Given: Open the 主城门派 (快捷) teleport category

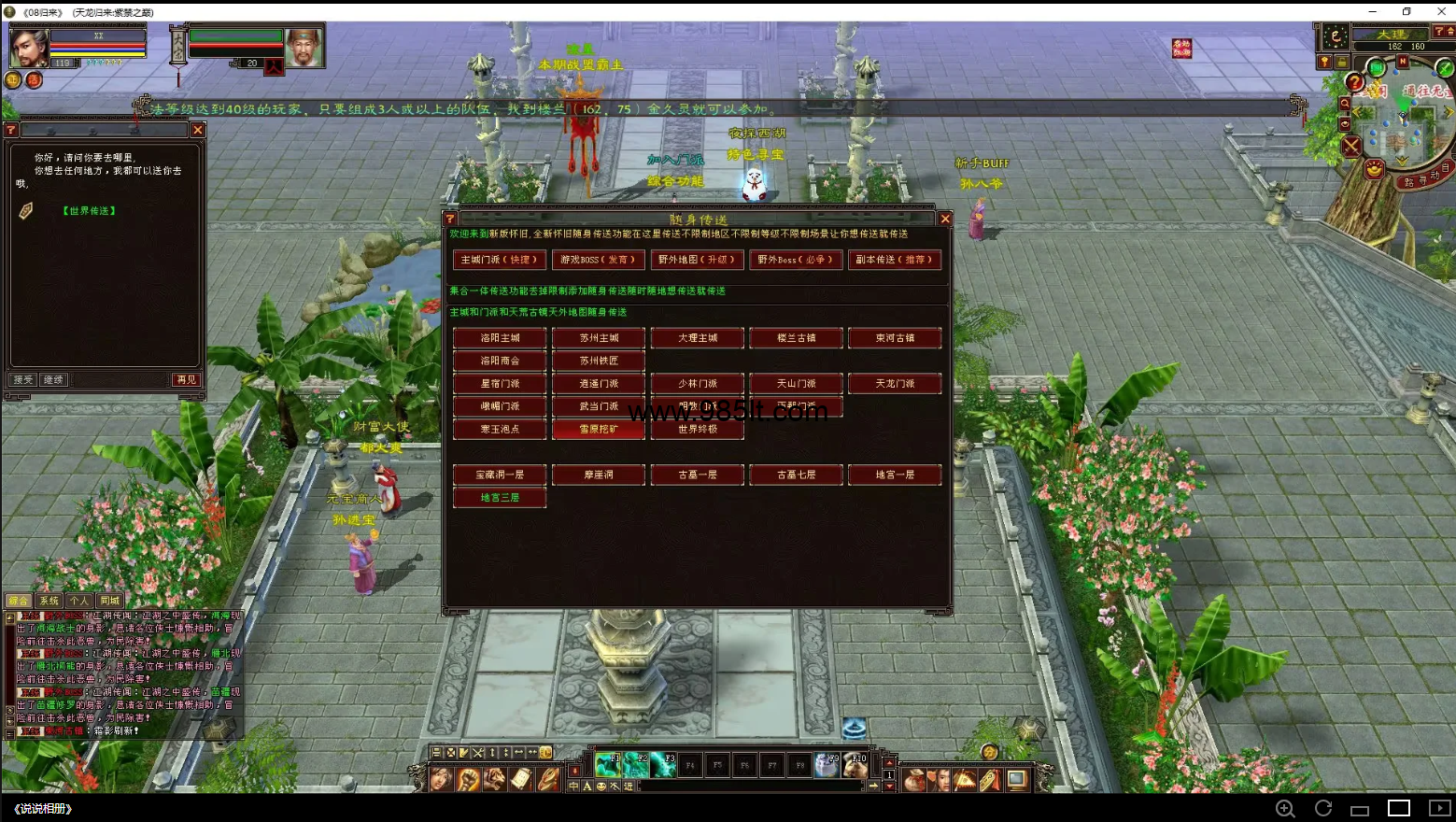Looking at the screenshot, I should point(500,260).
